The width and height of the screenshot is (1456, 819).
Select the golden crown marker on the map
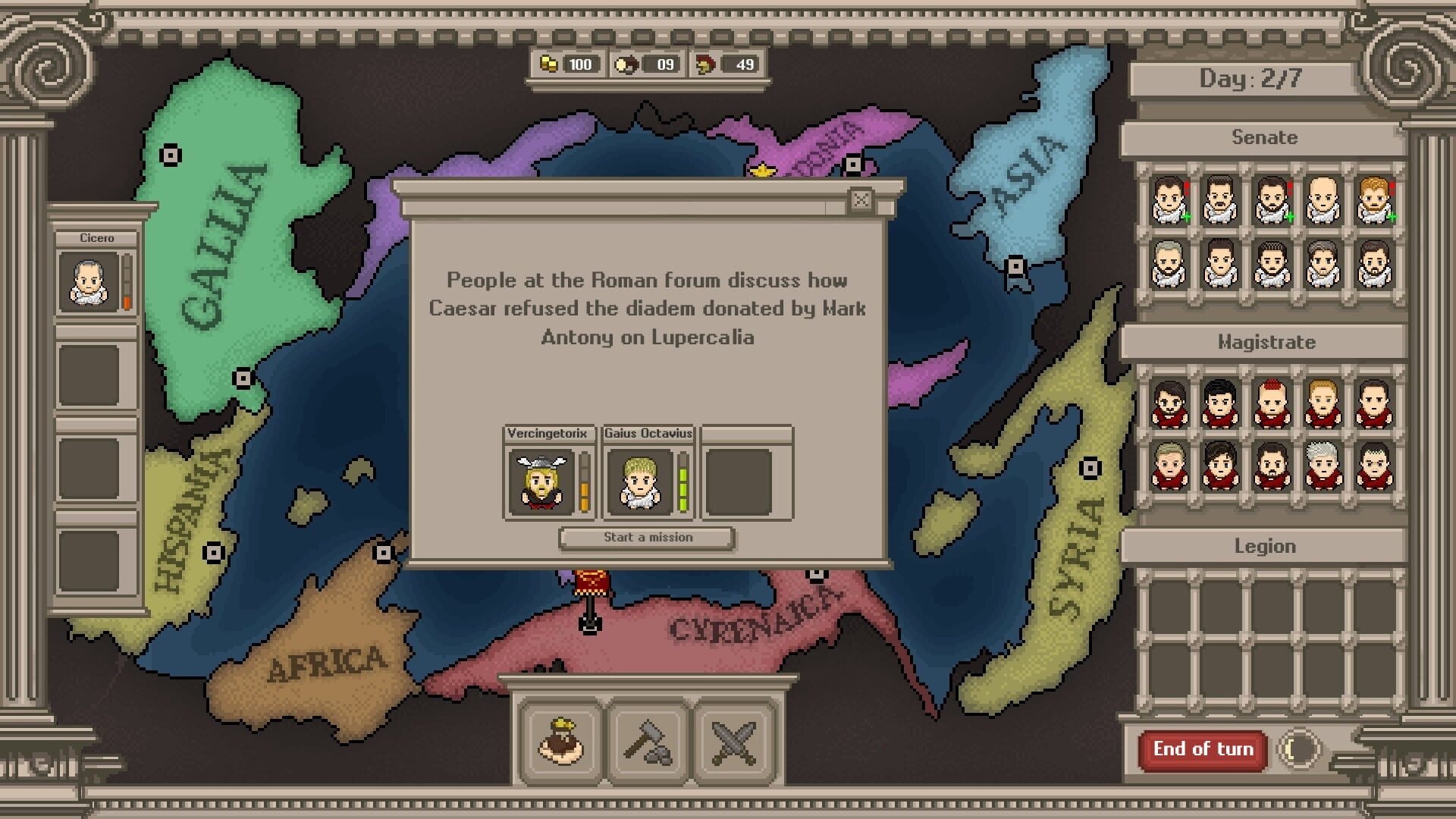[x=762, y=171]
